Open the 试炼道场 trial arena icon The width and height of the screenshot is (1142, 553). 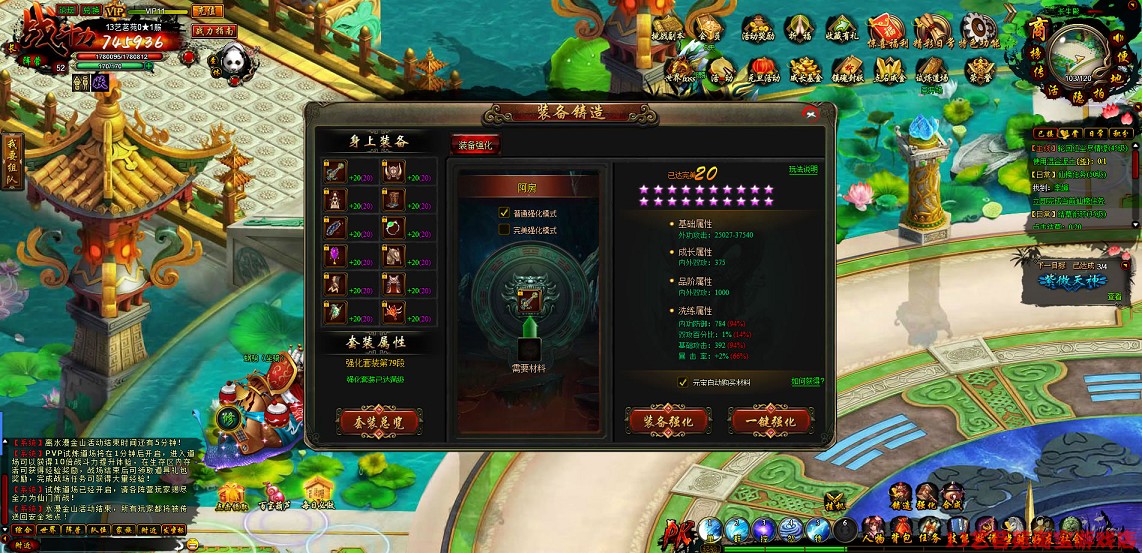[930, 67]
